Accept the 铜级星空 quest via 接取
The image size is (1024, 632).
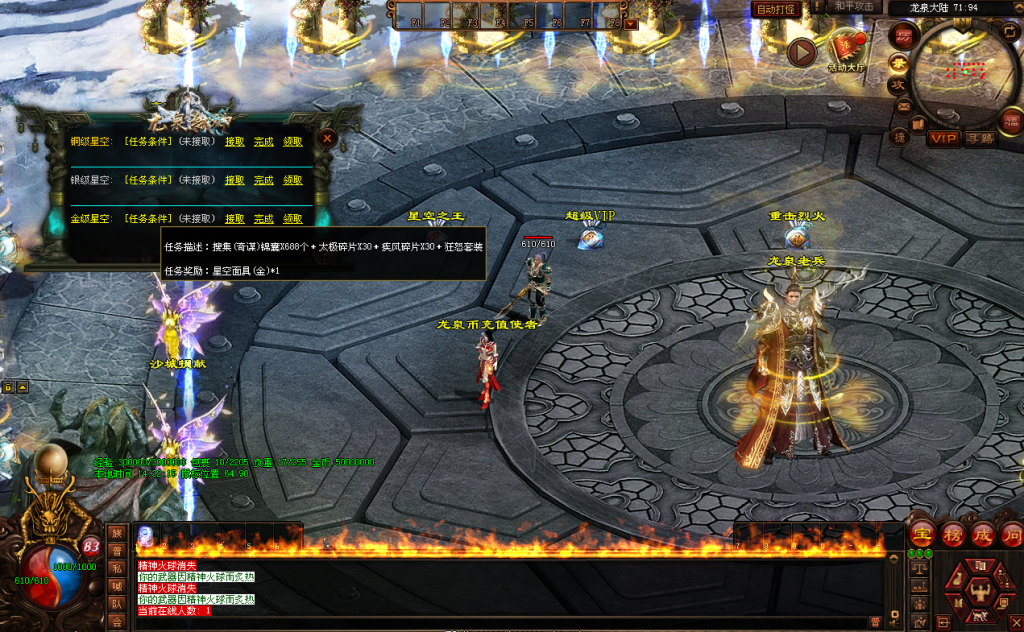click(235, 142)
